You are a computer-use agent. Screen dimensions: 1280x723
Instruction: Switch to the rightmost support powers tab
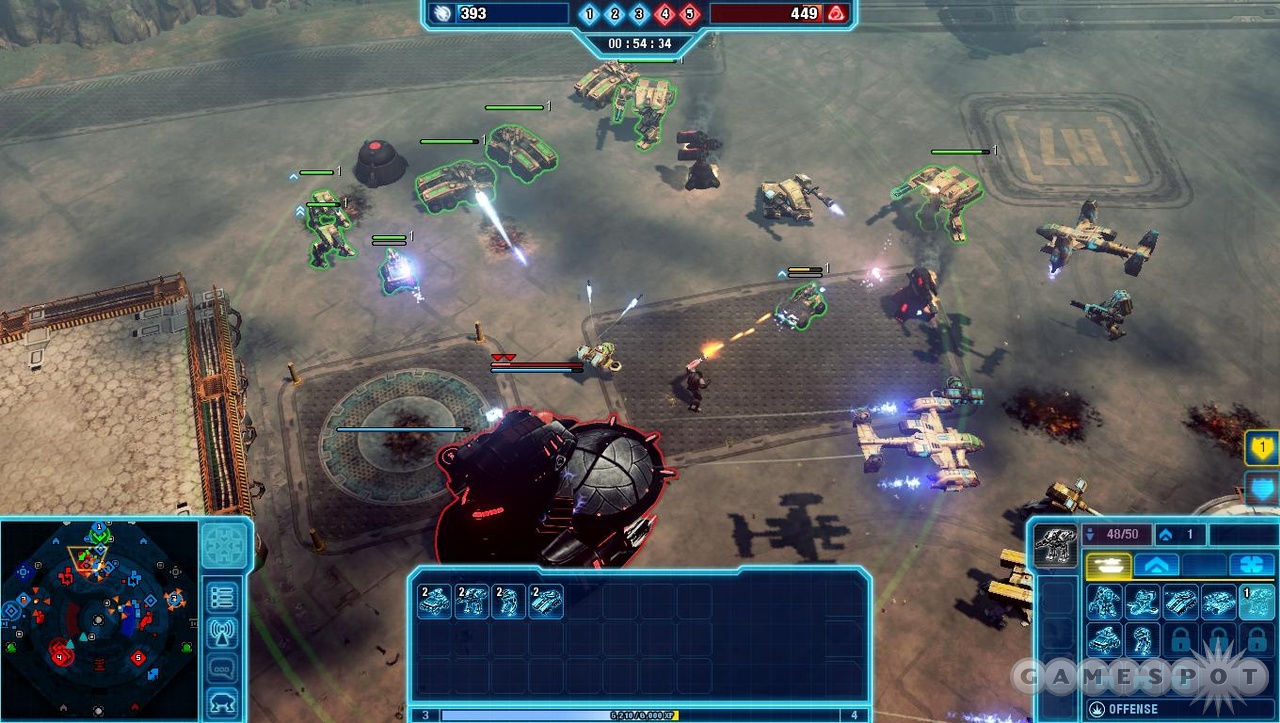pyautogui.click(x=1251, y=565)
